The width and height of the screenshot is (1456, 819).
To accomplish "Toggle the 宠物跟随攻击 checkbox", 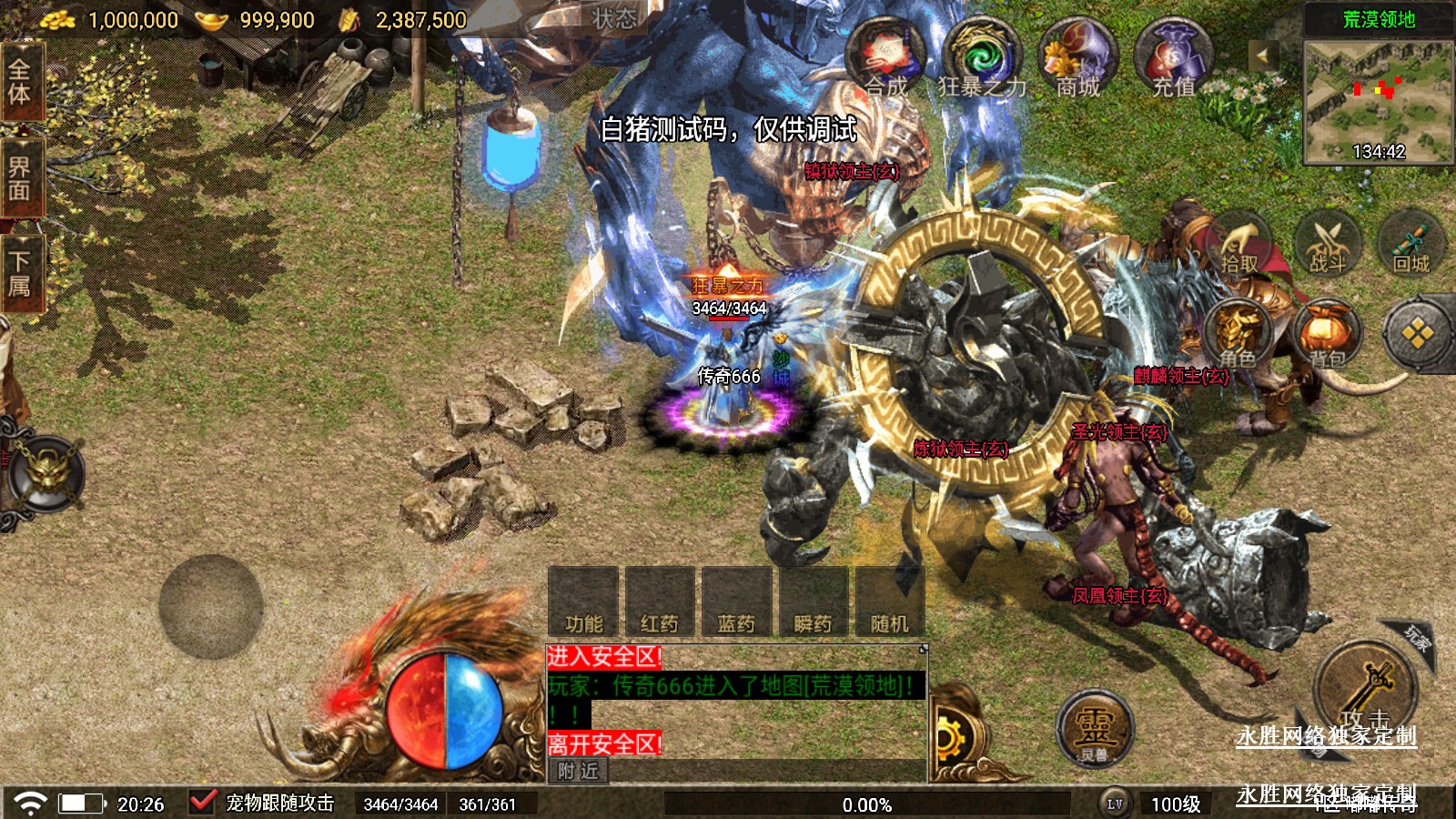I will pyautogui.click(x=202, y=802).
